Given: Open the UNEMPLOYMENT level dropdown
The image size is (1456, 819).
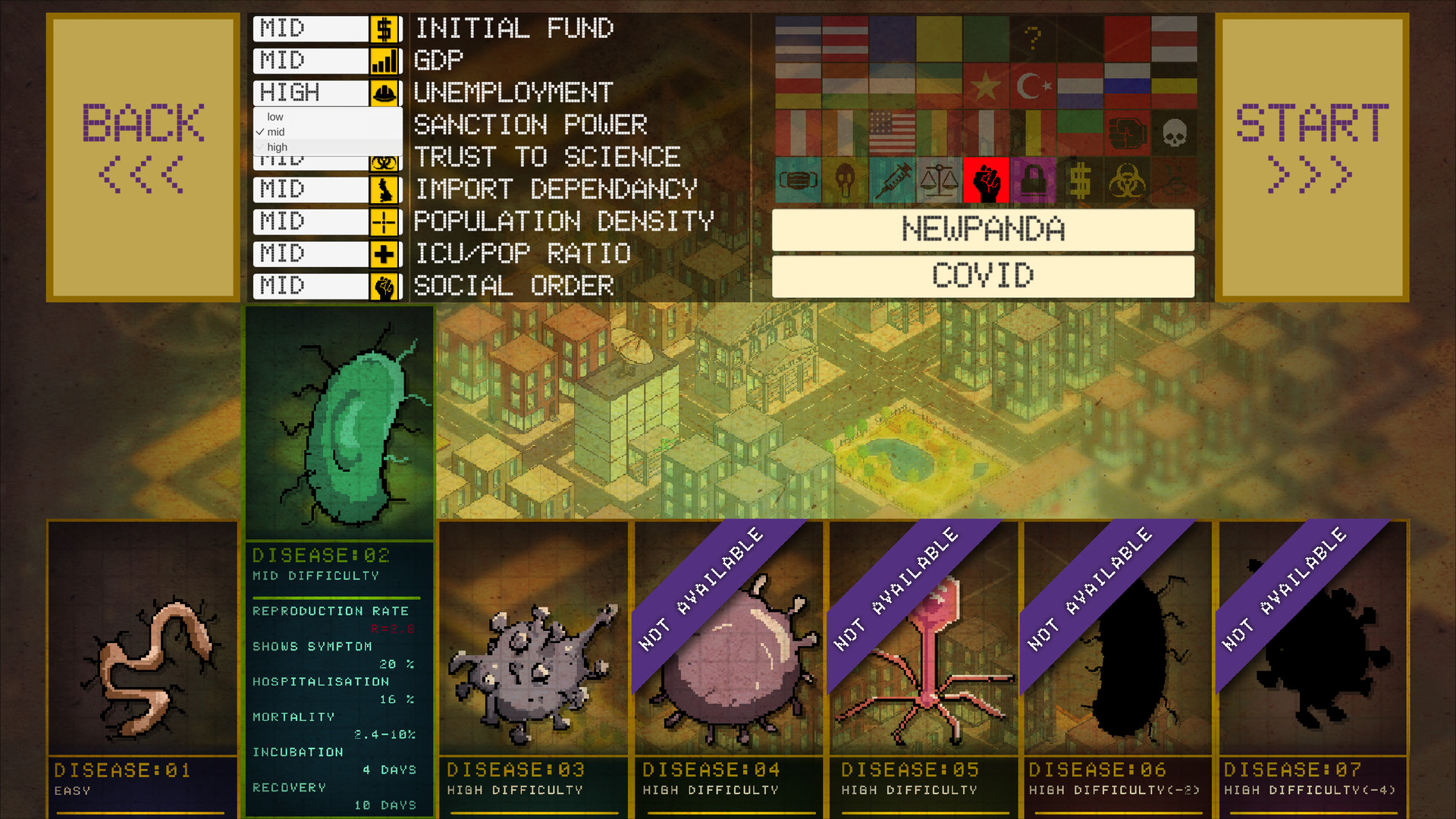Looking at the screenshot, I should click(311, 93).
